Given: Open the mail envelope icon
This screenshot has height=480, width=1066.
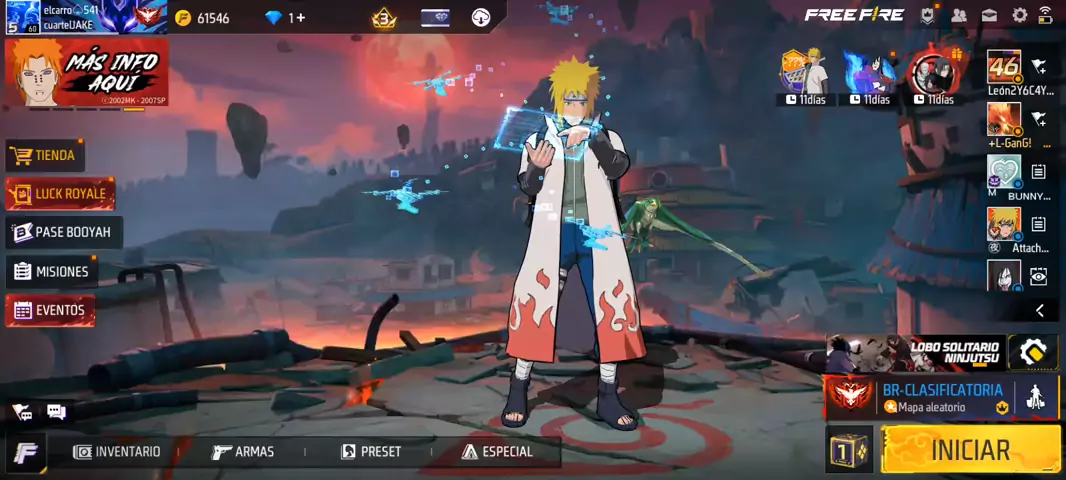Looking at the screenshot, I should (989, 15).
